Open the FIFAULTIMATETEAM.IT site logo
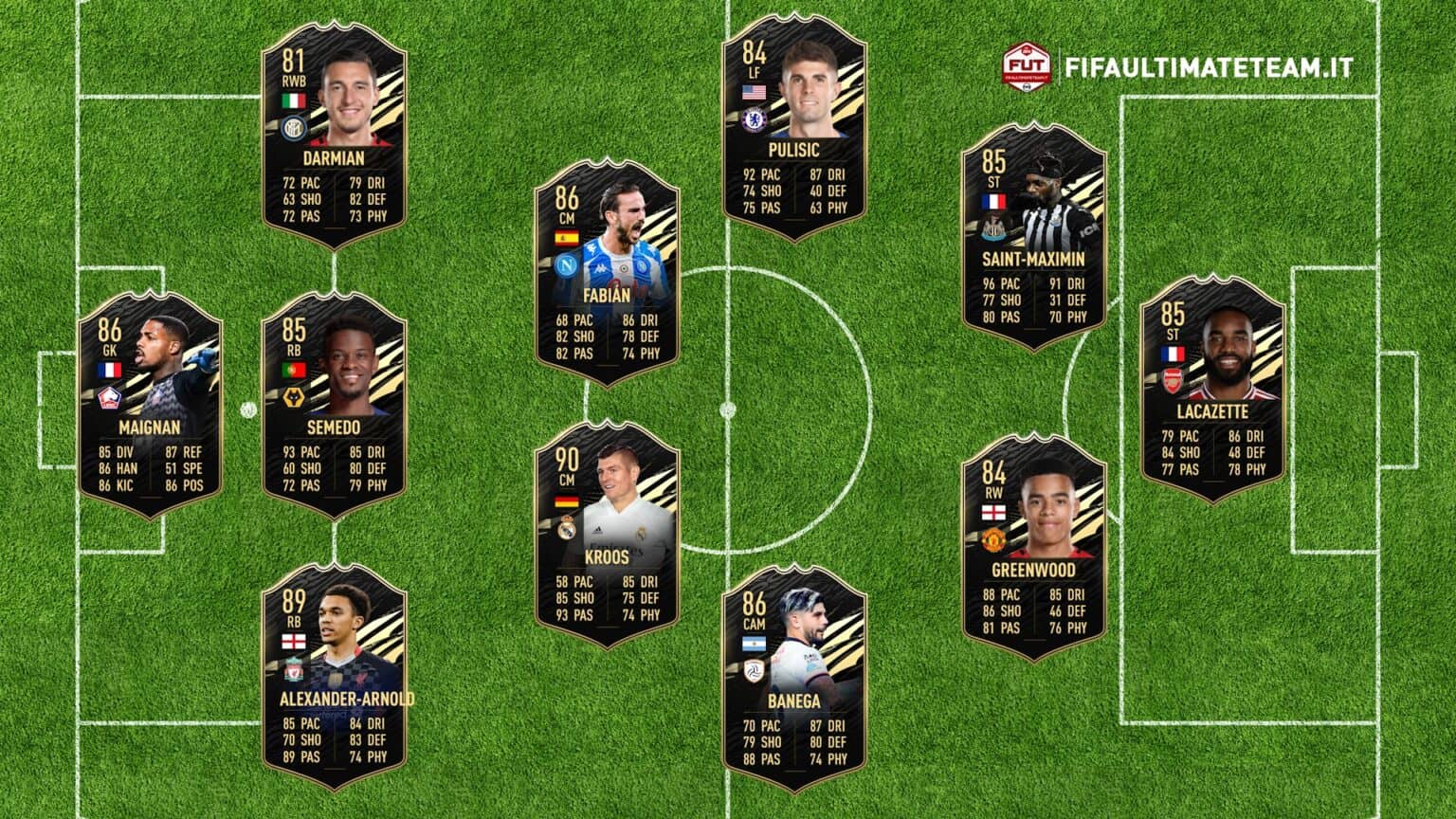Viewport: 1456px width, 819px height. coord(1178,67)
